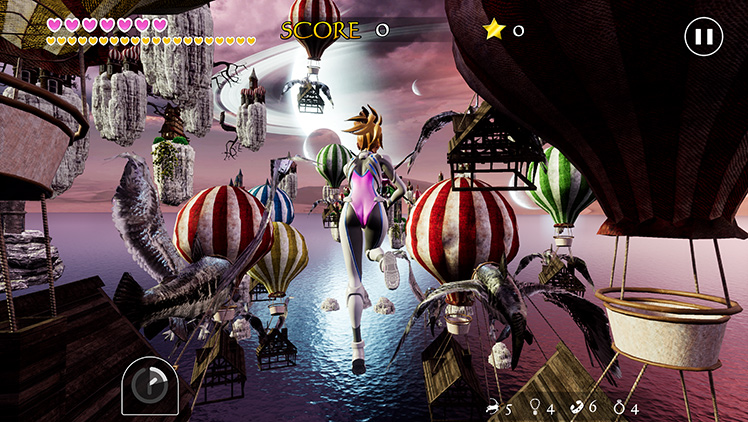Use the rabbit item icon
This screenshot has height=422, width=748.
[x=493, y=407]
